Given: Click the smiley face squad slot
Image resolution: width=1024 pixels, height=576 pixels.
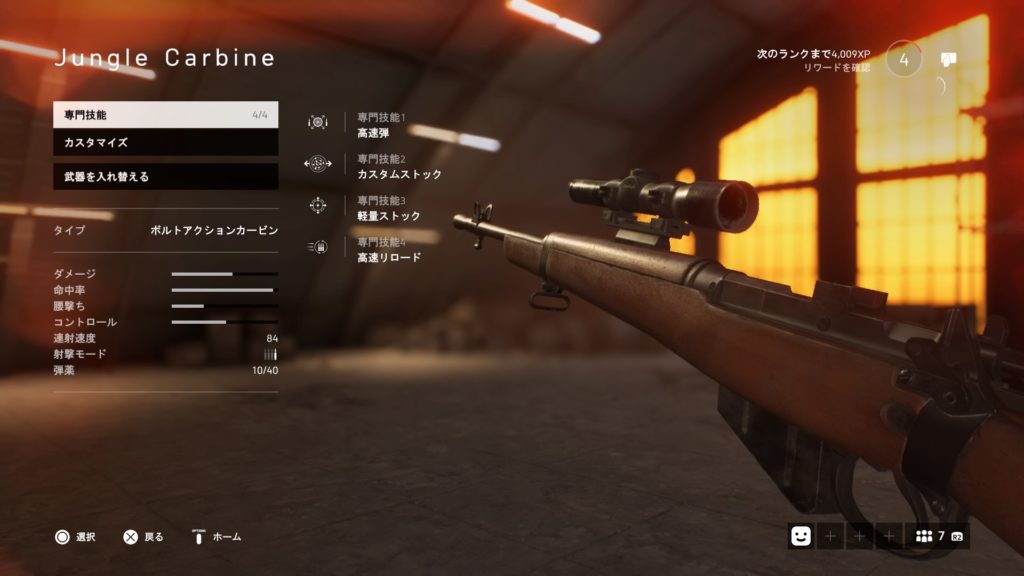Looking at the screenshot, I should pos(801,536).
